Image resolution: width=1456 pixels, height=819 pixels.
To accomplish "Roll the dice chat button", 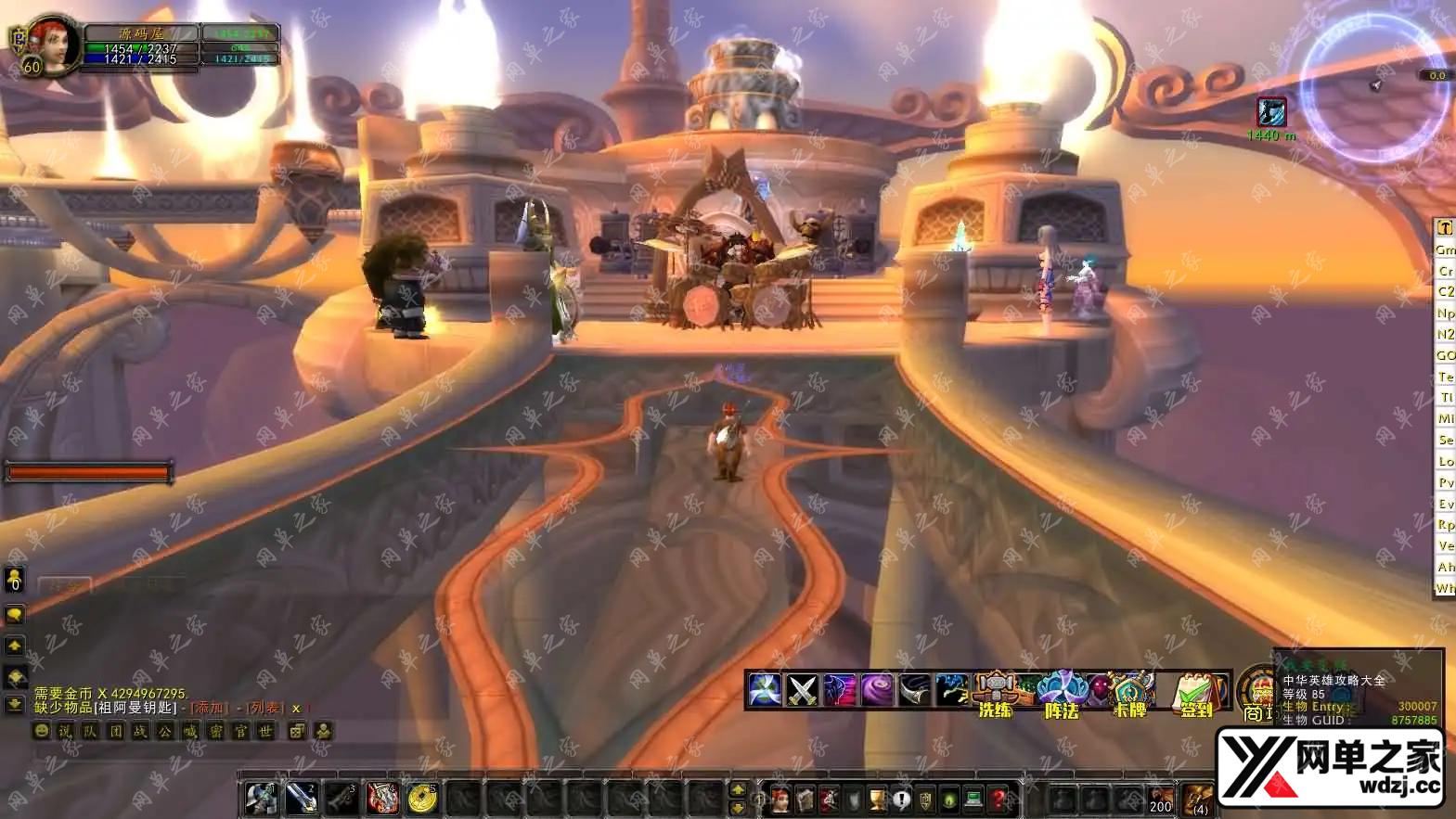I will 297,732.
